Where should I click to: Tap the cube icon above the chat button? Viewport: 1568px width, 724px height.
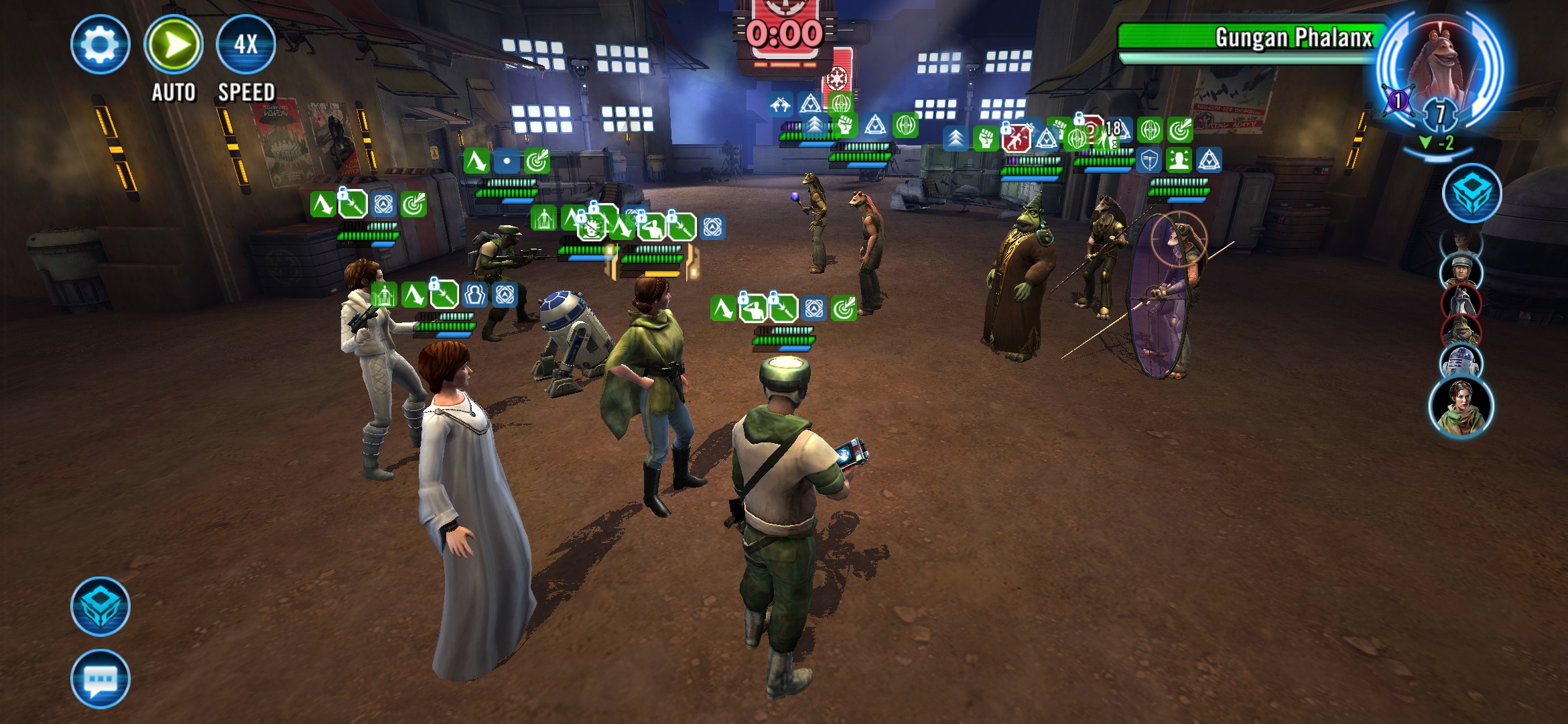[101, 606]
